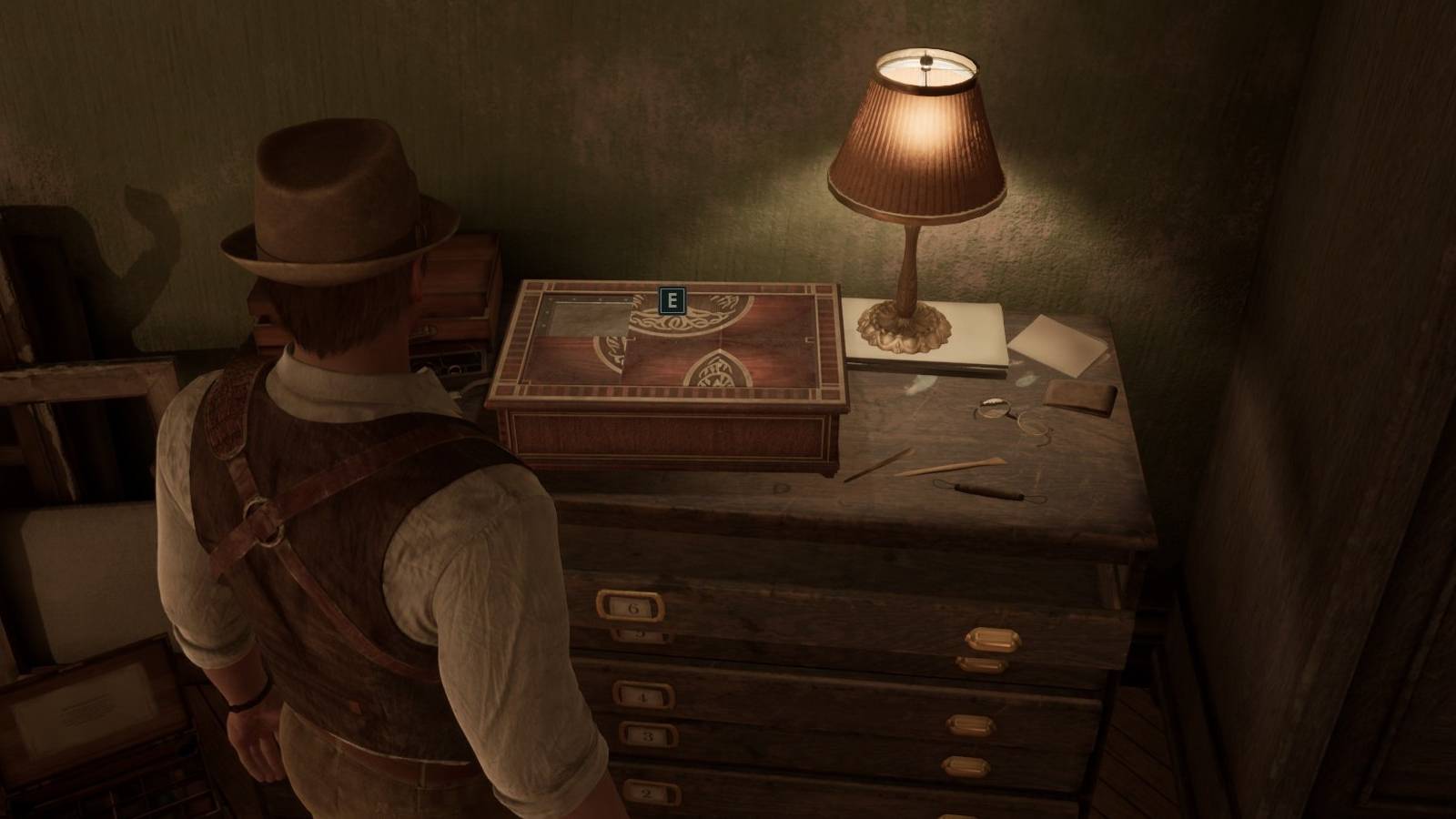Viewport: 1456px width, 819px height.
Task: Open the drawer labeled 3
Action: click(648, 735)
